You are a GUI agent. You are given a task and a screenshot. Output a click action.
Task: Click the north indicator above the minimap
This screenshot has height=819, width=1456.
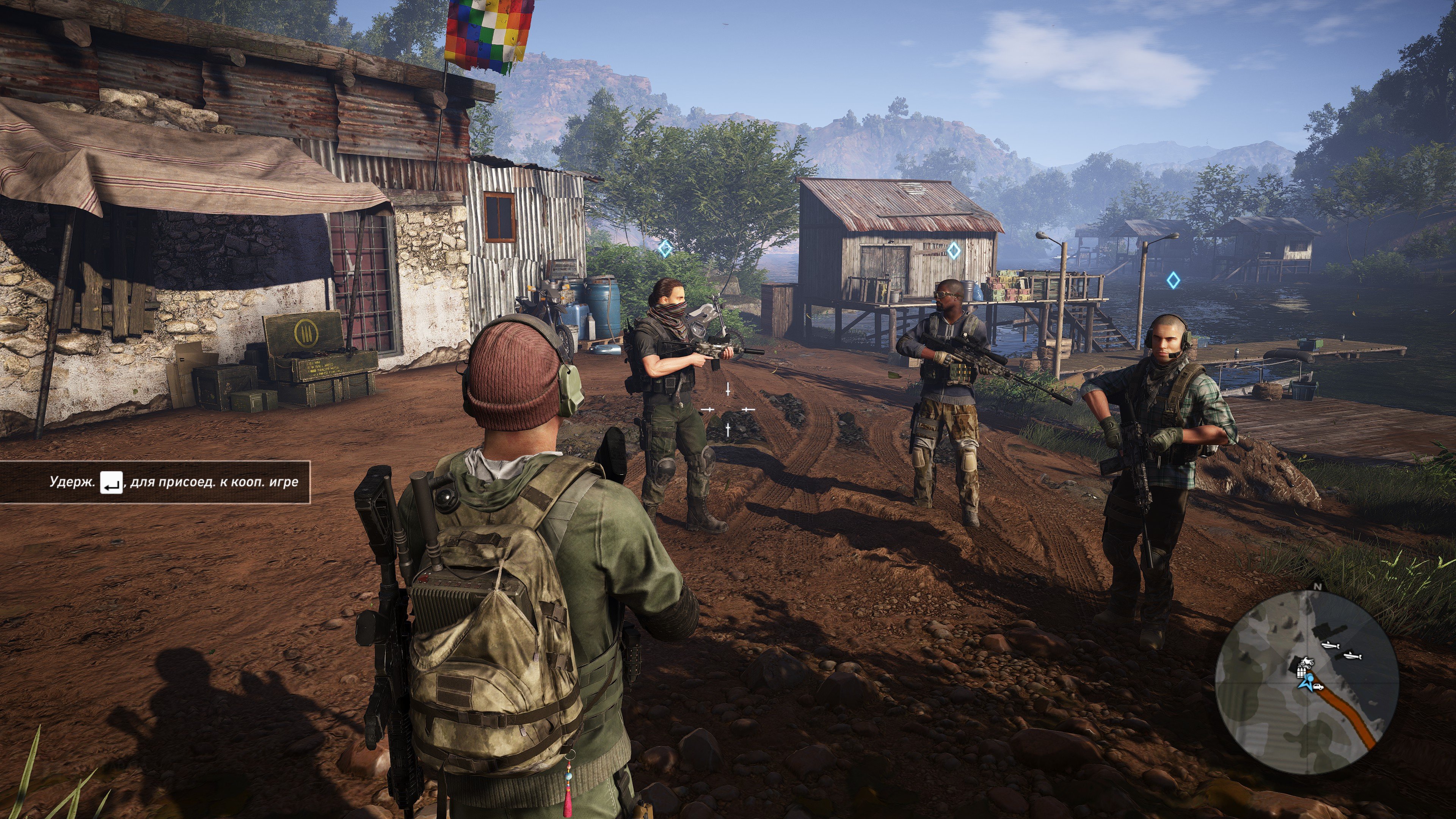pos(1318,587)
